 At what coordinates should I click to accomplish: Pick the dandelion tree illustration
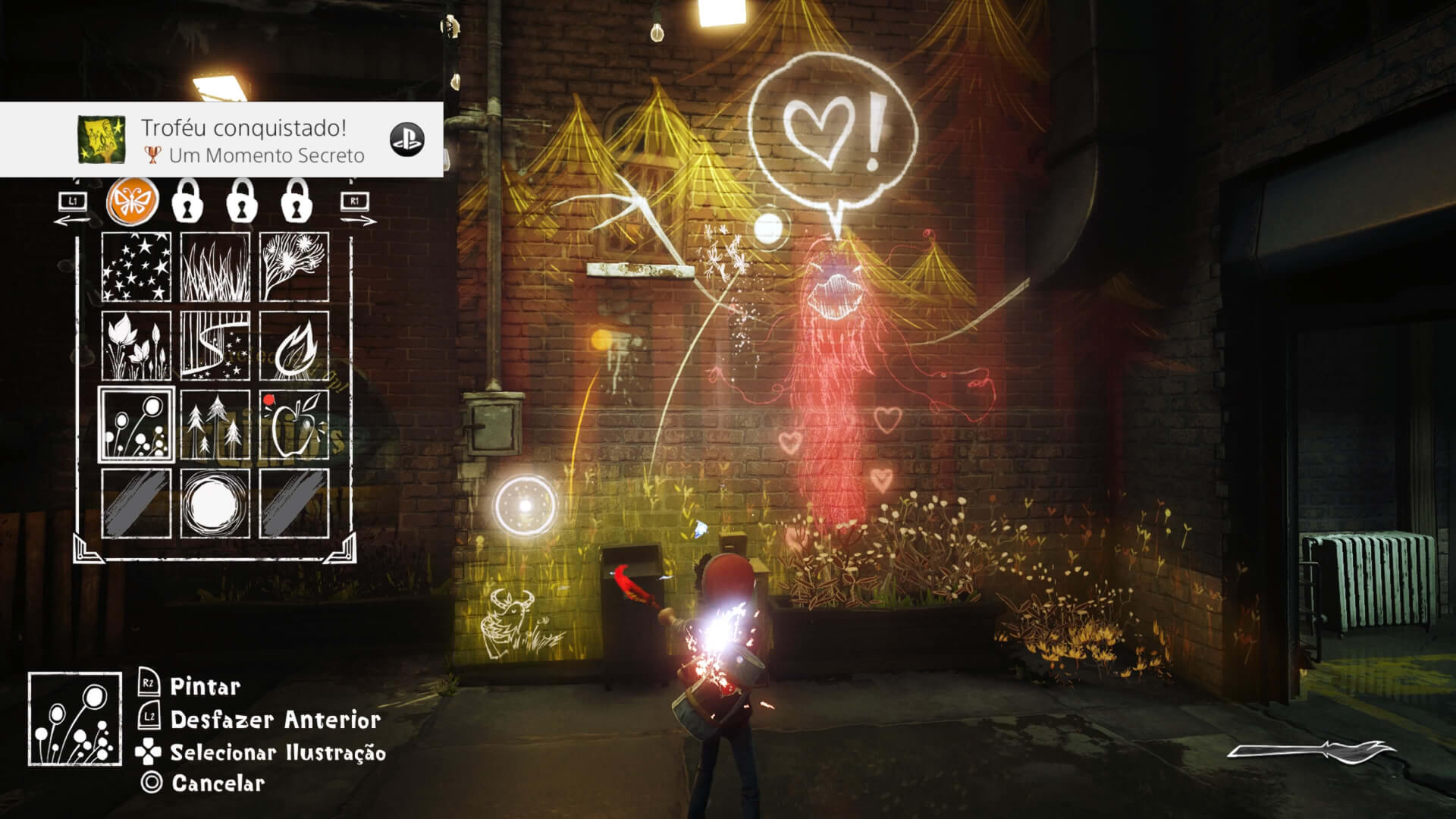point(294,267)
